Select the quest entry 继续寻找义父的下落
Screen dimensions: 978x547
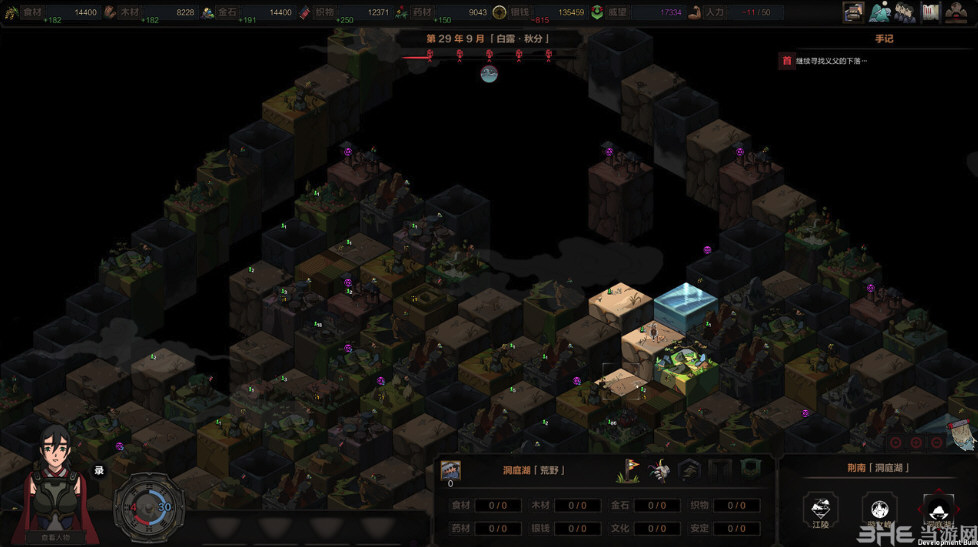click(x=830, y=61)
